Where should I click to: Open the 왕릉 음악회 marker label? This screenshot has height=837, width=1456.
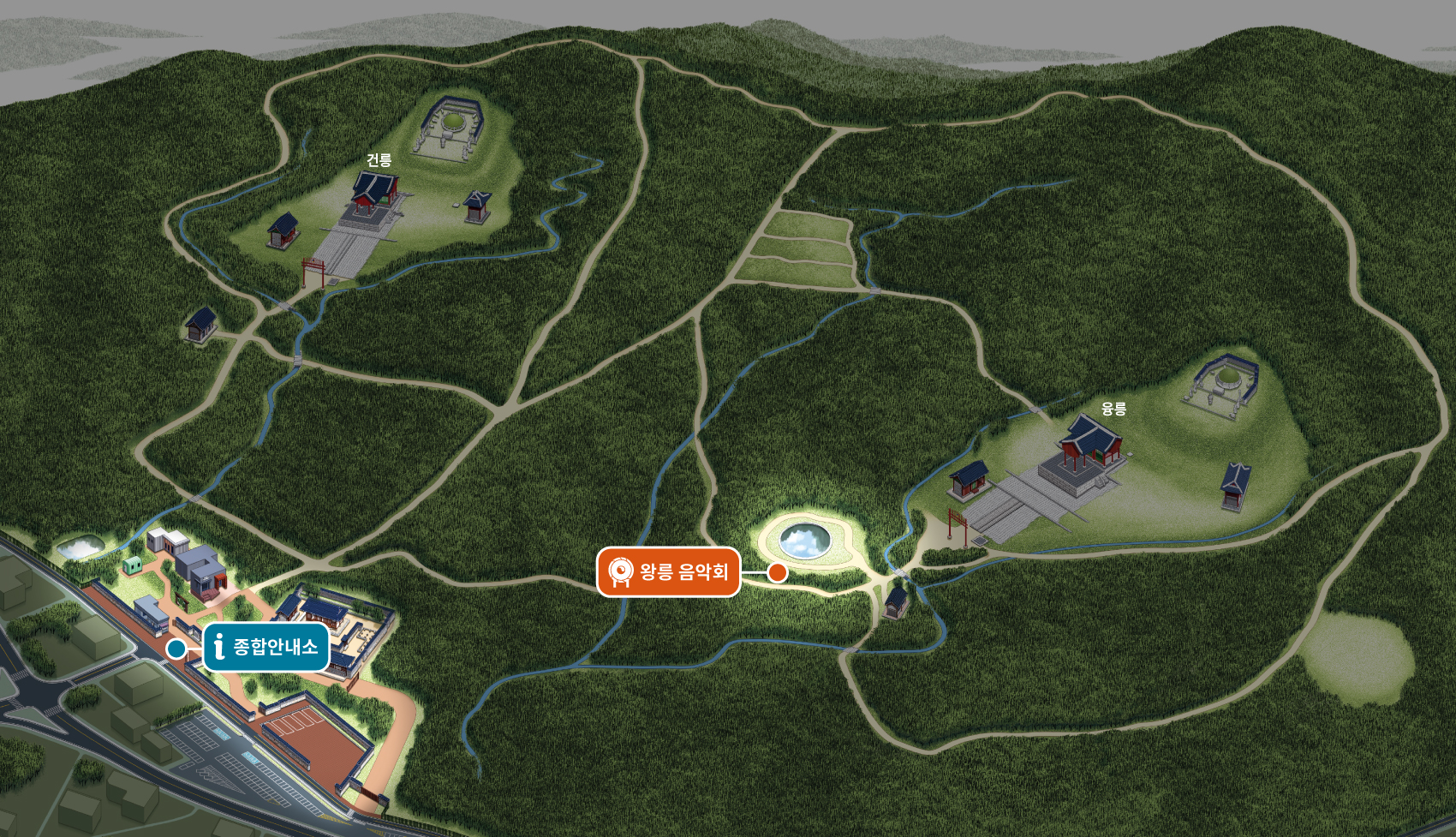pyautogui.click(x=668, y=571)
